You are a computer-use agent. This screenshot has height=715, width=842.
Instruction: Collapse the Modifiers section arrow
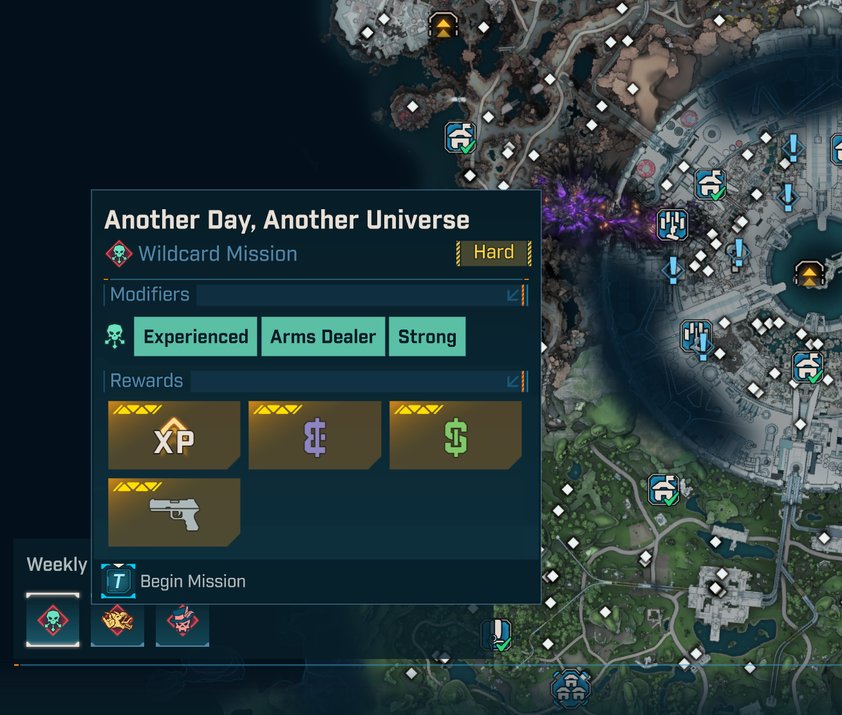point(514,295)
